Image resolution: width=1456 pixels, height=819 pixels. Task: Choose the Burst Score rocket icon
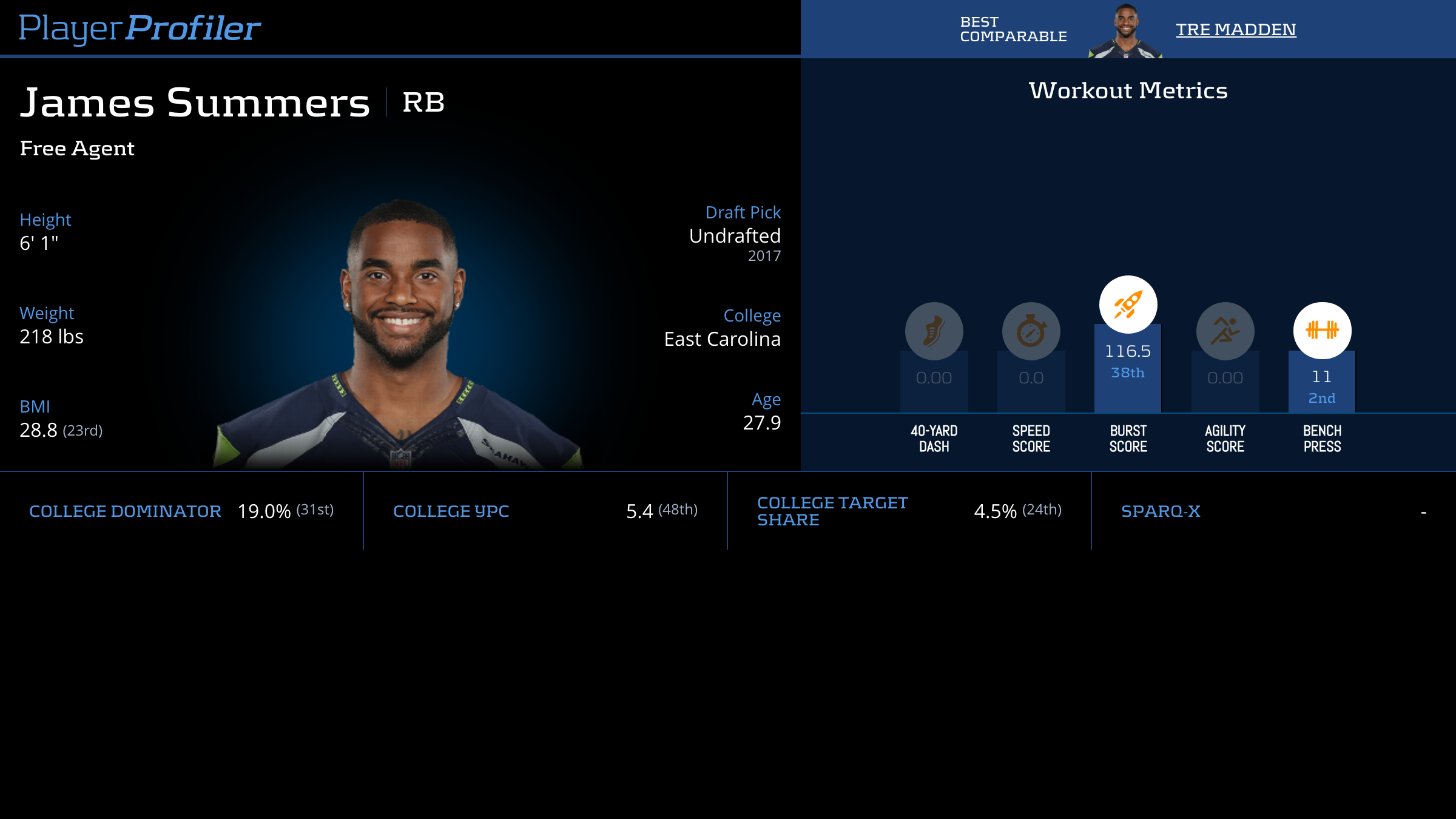click(x=1128, y=305)
